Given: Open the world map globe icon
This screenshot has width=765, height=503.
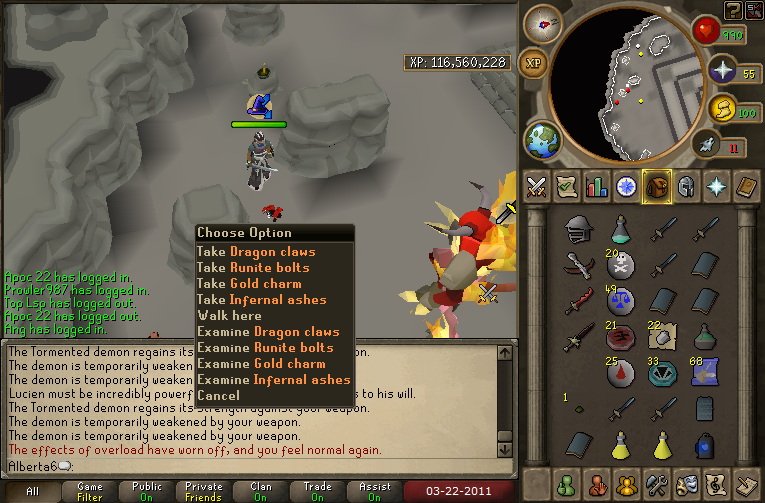Looking at the screenshot, I should click(x=544, y=138).
